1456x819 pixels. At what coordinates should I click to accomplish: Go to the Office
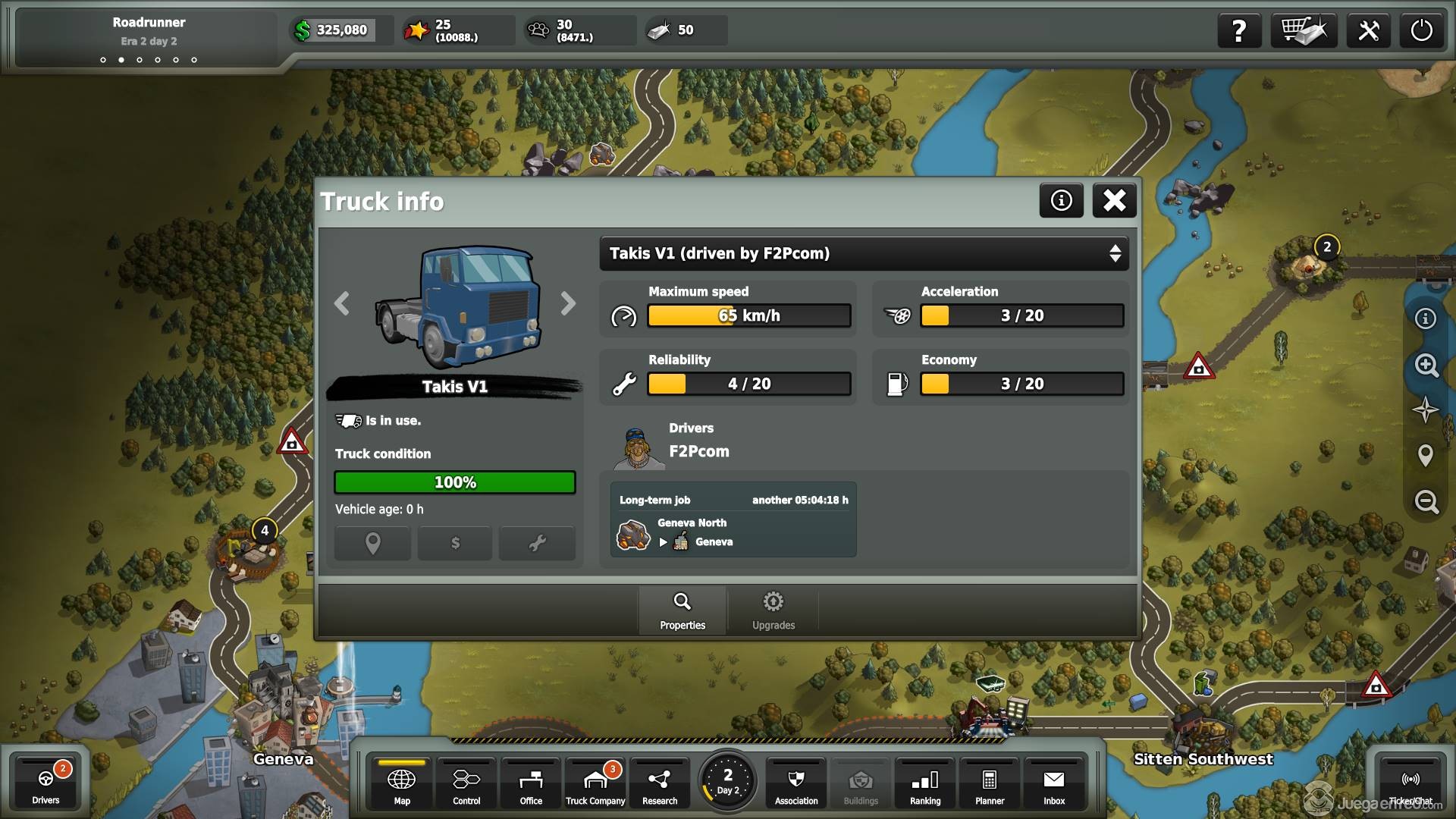pos(531,785)
